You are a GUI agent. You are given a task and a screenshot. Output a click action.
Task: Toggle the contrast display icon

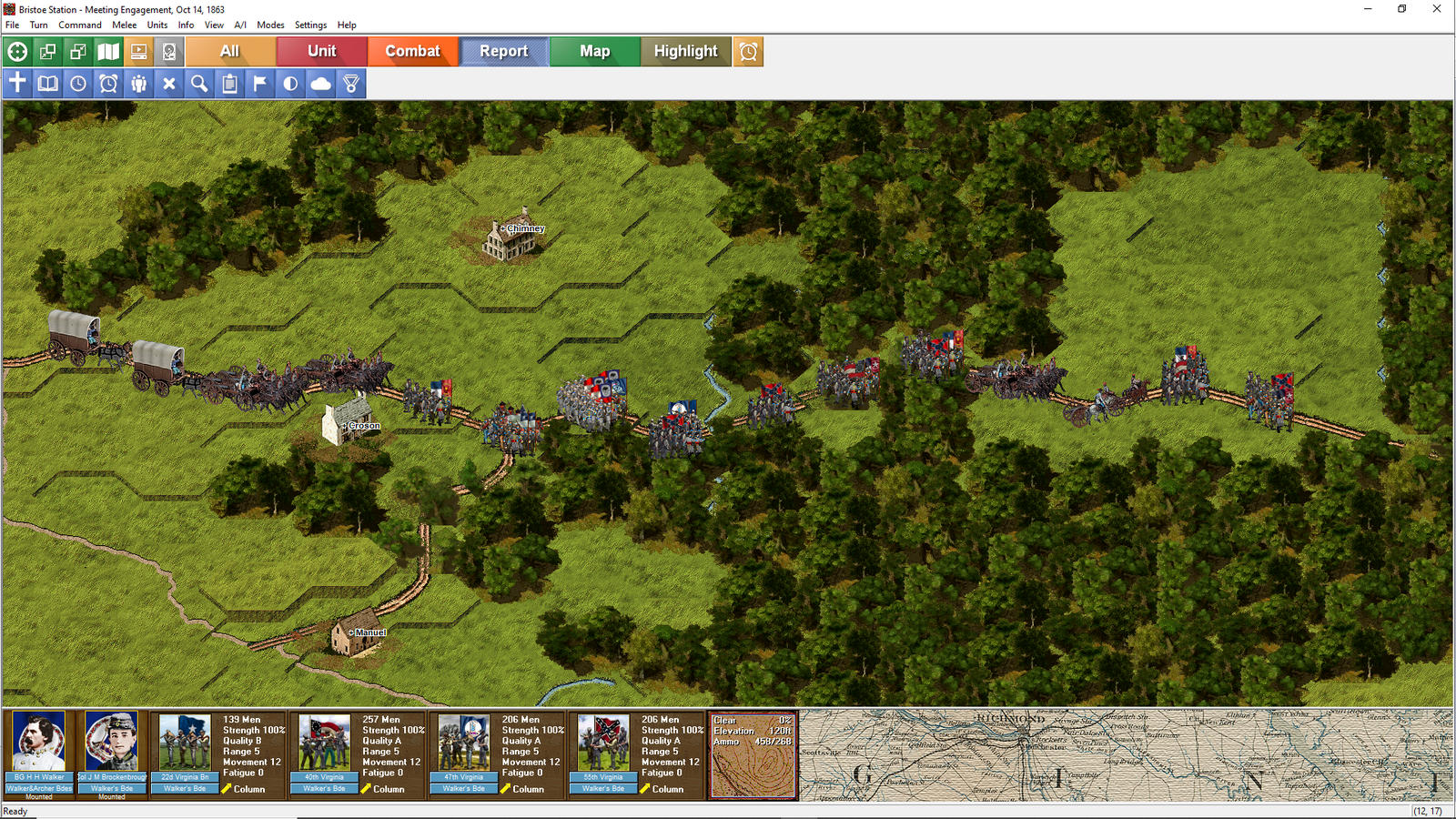click(x=289, y=84)
